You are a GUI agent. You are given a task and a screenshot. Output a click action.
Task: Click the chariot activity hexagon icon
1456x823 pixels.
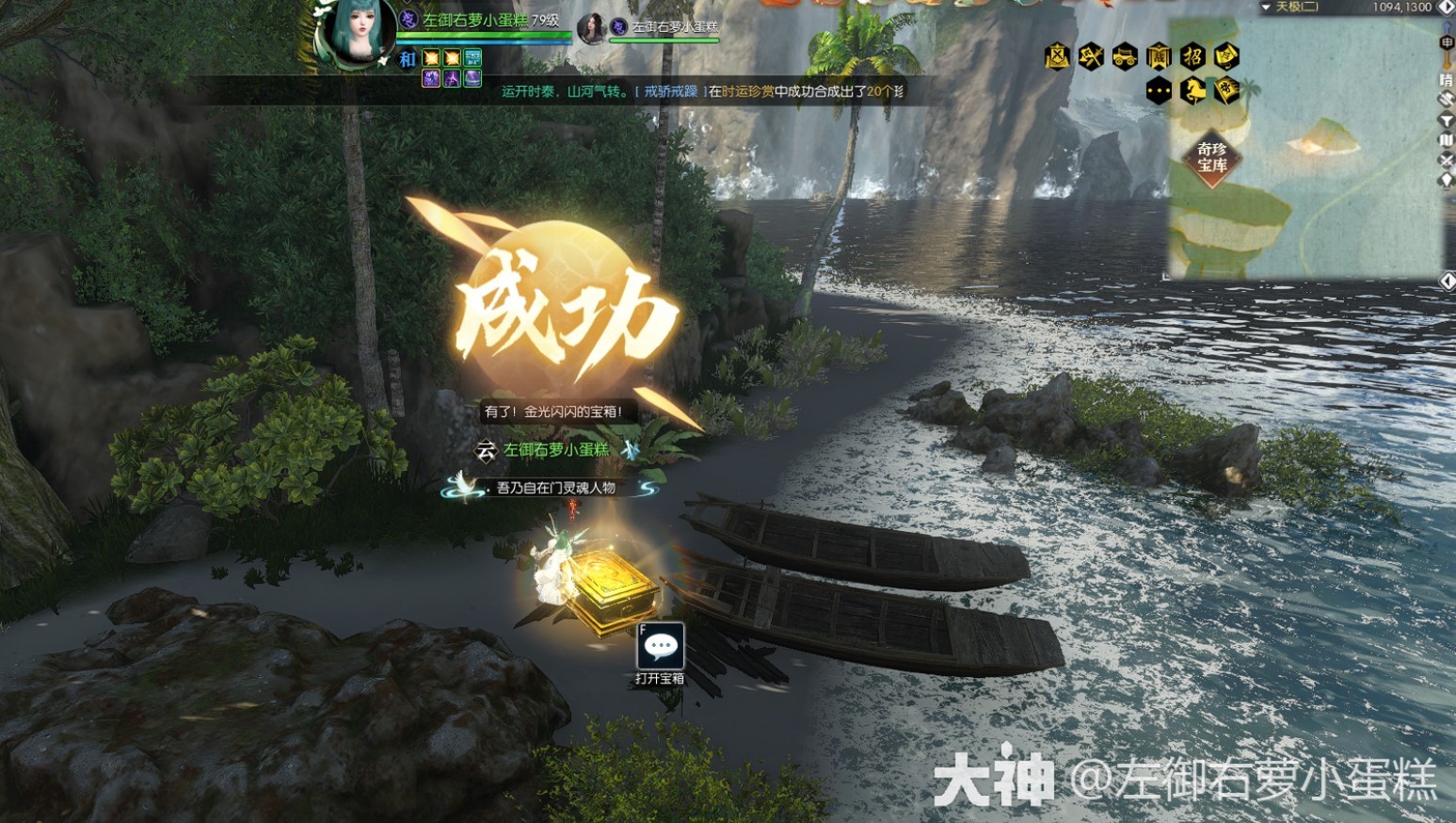click(x=1127, y=57)
